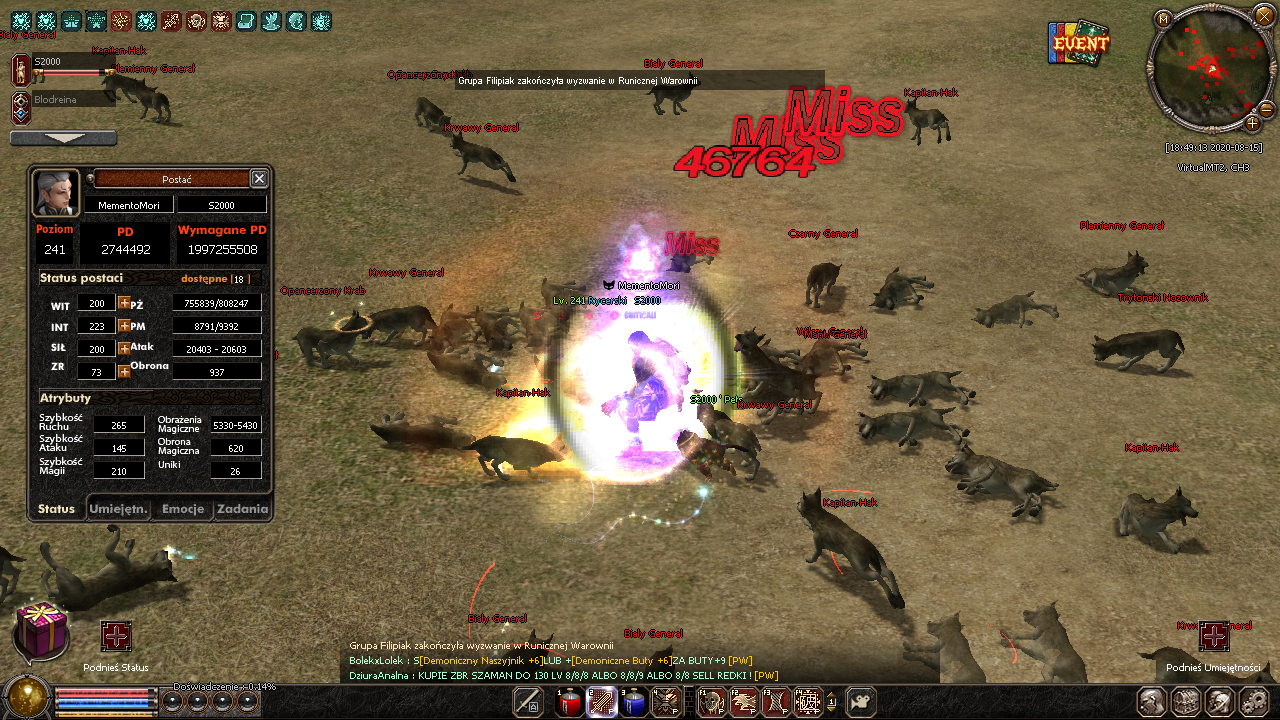Select the Status tab
This screenshot has height=720, width=1280.
pyautogui.click(x=56, y=509)
